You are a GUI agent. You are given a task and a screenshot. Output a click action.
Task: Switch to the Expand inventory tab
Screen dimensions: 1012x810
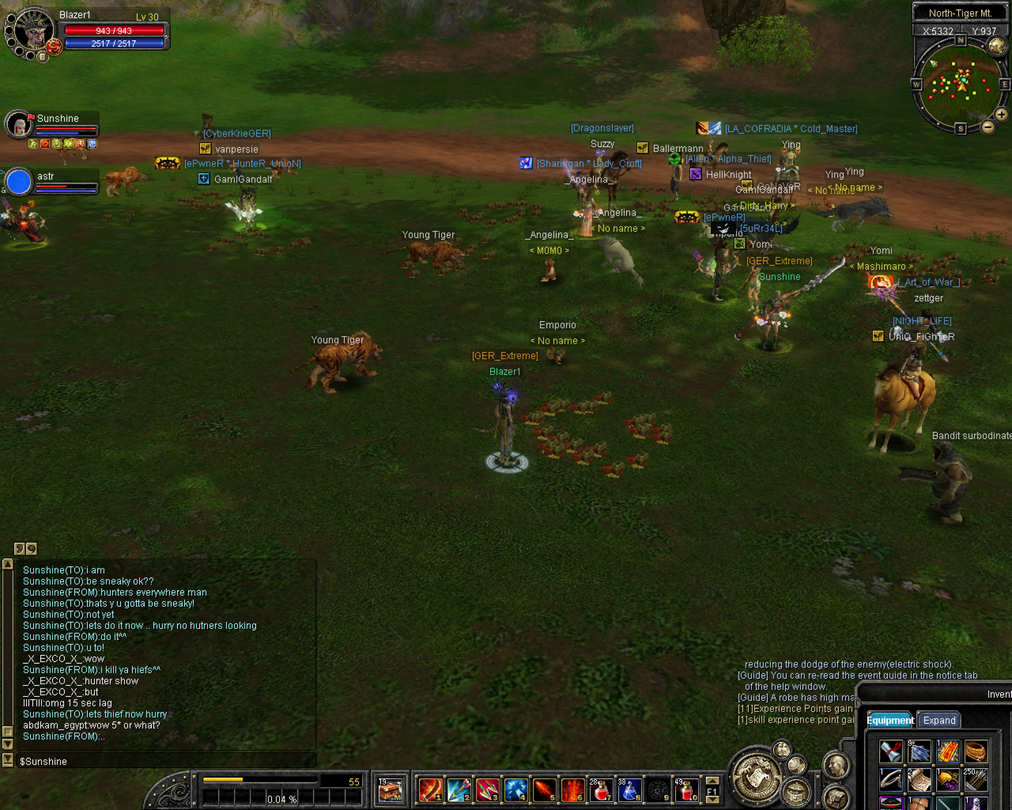click(x=939, y=720)
